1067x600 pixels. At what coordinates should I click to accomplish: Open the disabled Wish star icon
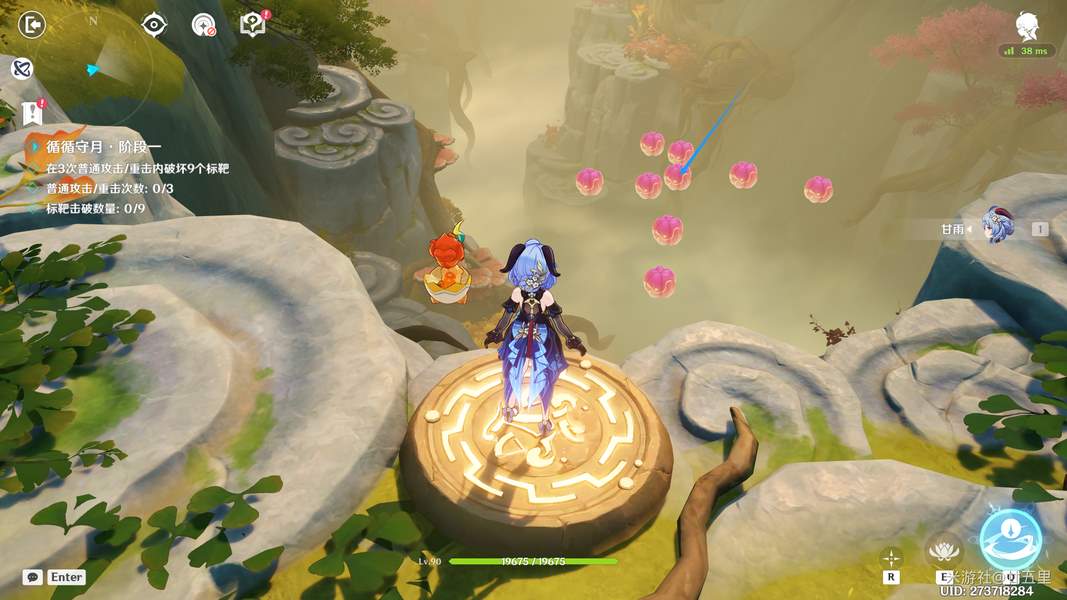204,24
